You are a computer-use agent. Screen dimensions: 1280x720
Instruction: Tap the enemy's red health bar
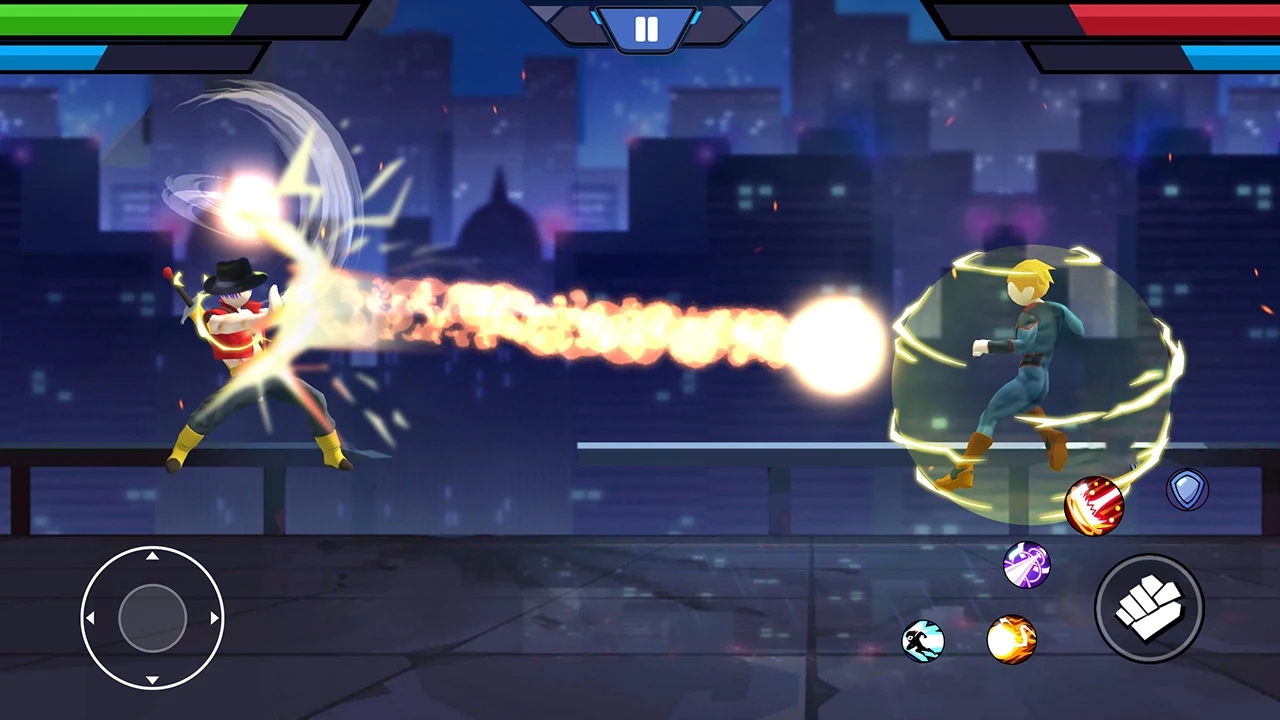tap(1150, 17)
